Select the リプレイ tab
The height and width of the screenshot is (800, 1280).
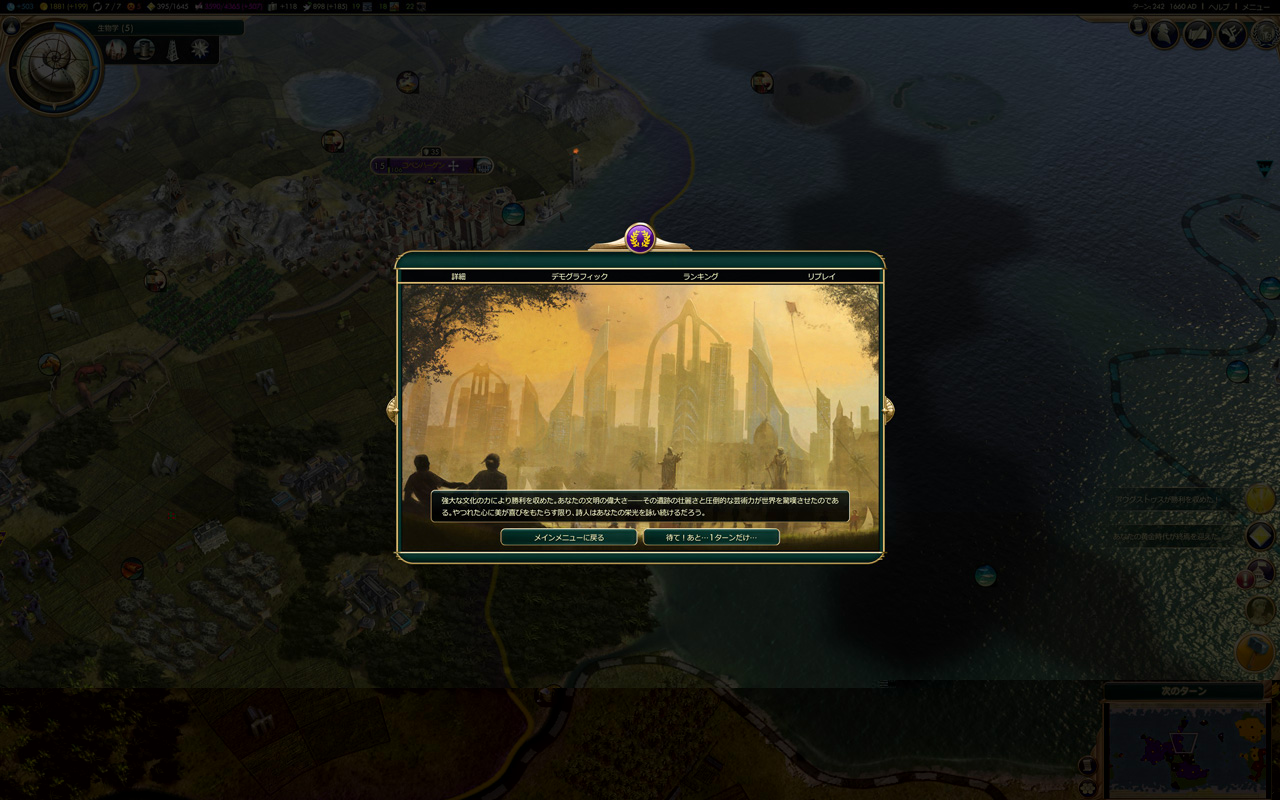821,276
